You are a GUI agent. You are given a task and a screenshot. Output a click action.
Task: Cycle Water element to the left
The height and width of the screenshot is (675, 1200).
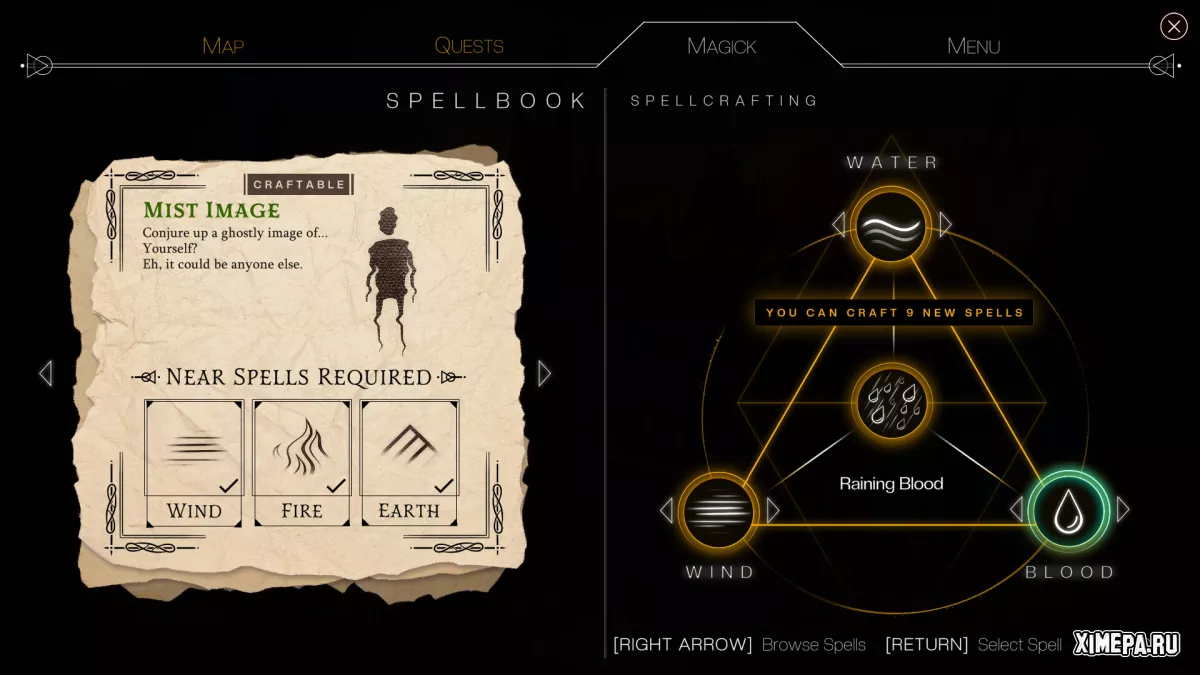tap(839, 224)
